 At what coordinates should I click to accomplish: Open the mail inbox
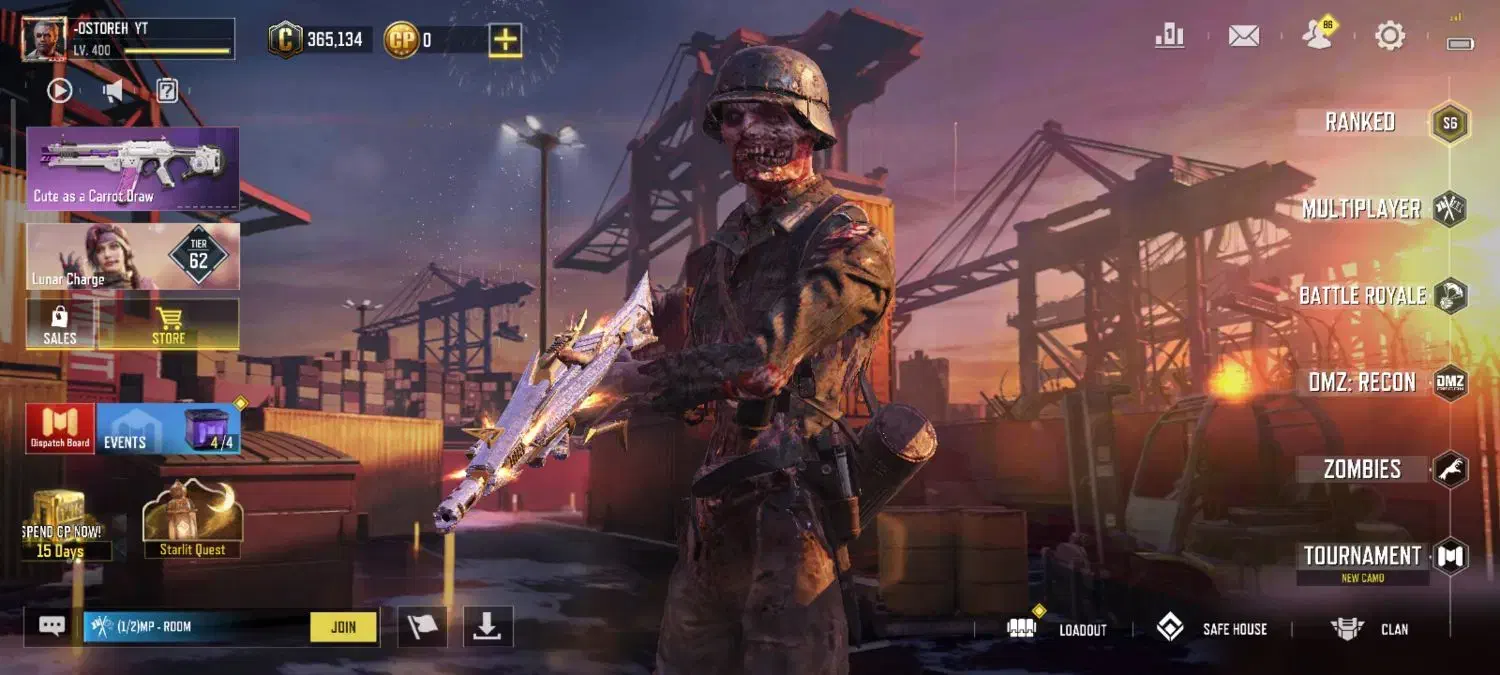click(x=1243, y=36)
